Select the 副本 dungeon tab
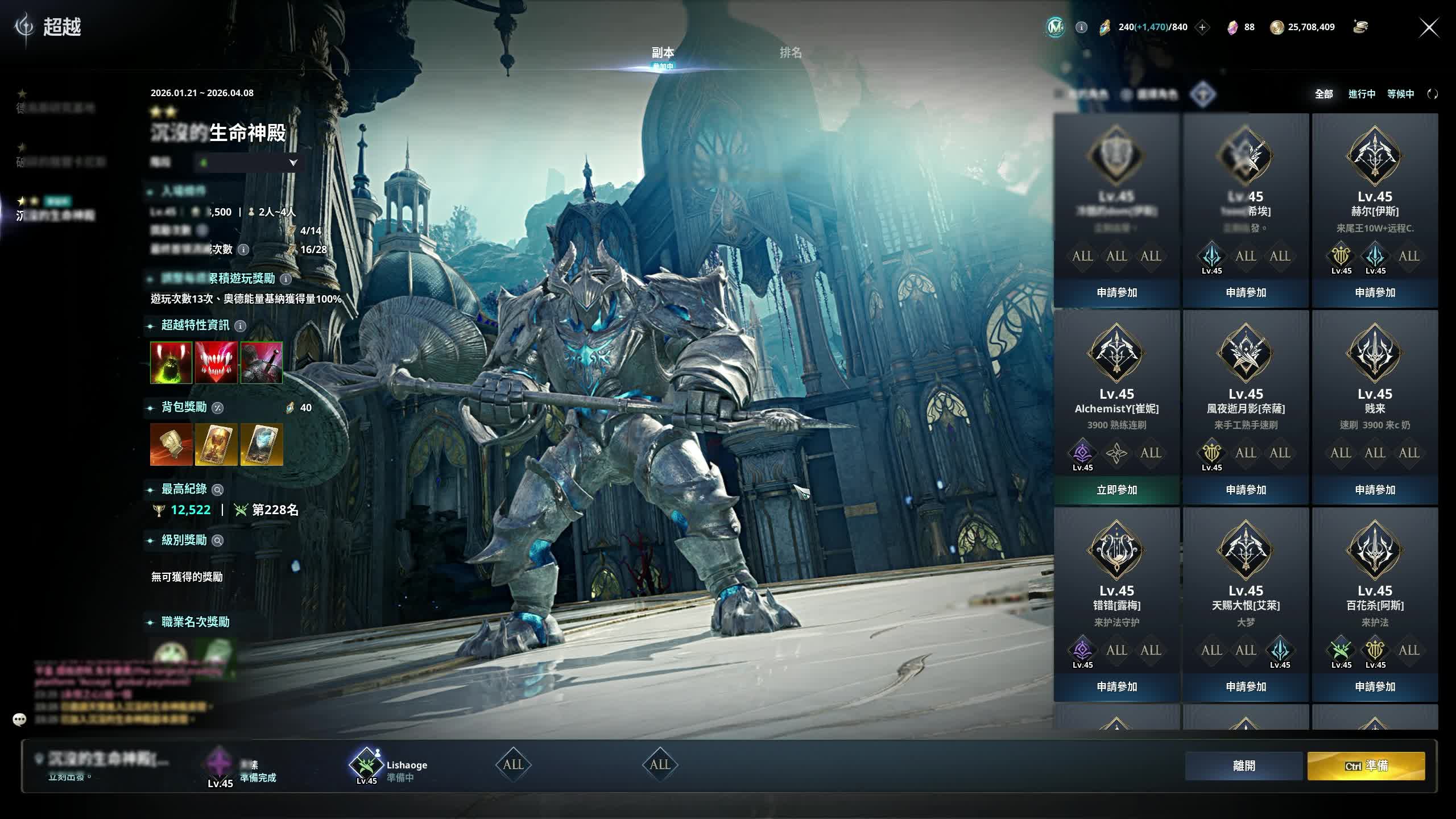 663,53
